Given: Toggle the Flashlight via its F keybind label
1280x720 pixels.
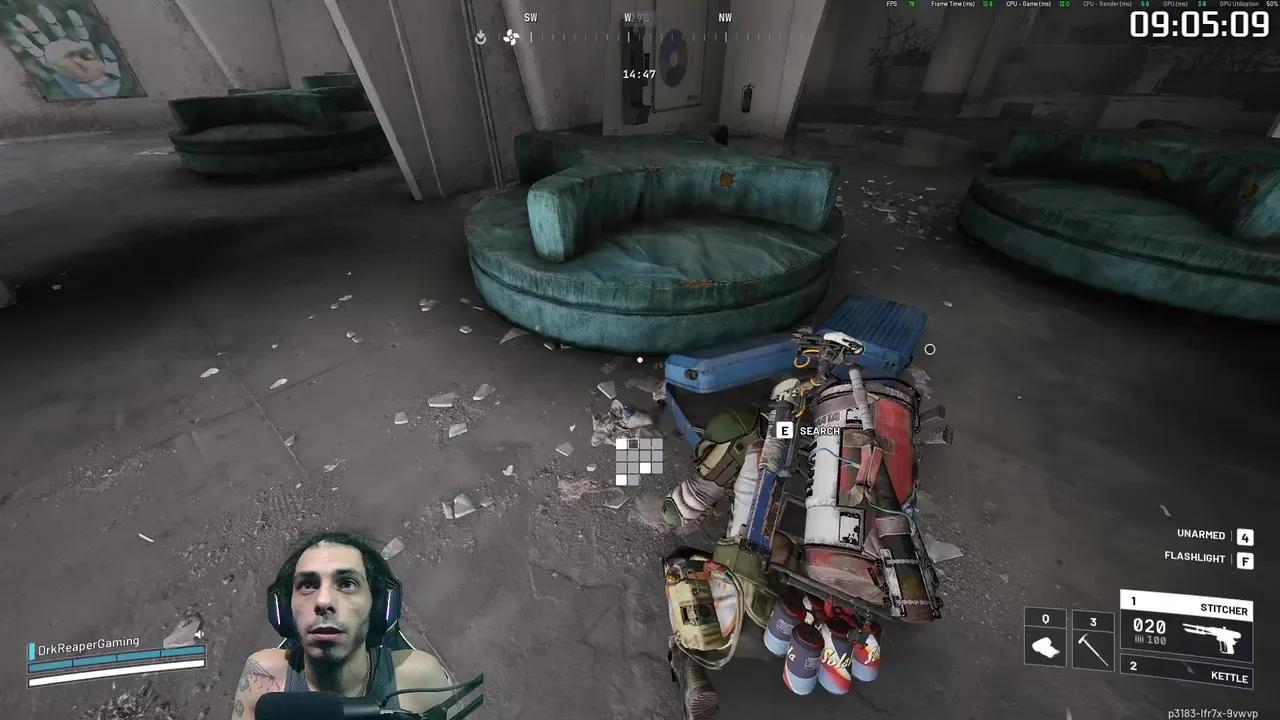Looking at the screenshot, I should click(x=1245, y=560).
